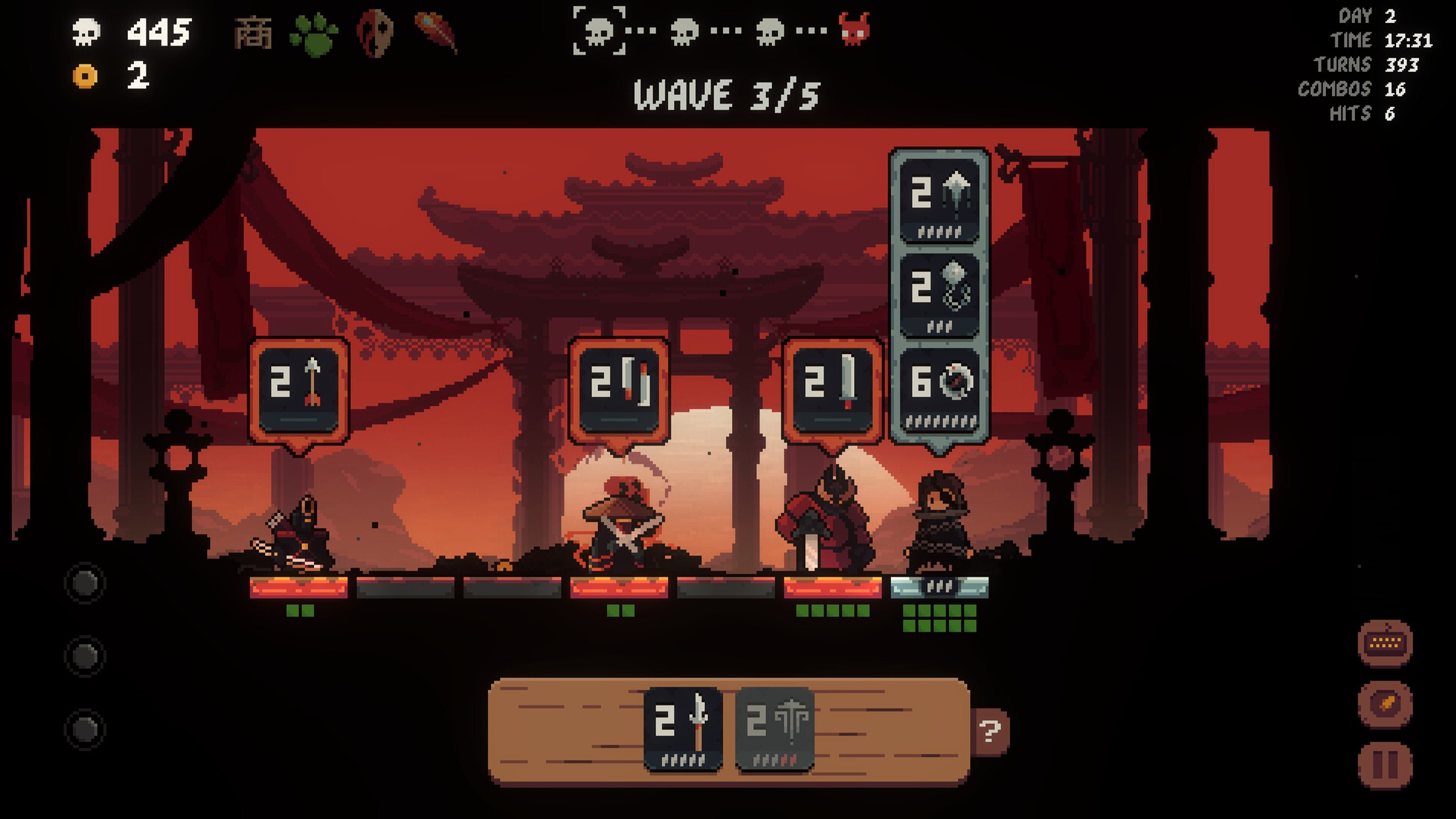Screen dimensions: 1456x819
Task: Click the skull kill-count icon
Action: [x=86, y=30]
